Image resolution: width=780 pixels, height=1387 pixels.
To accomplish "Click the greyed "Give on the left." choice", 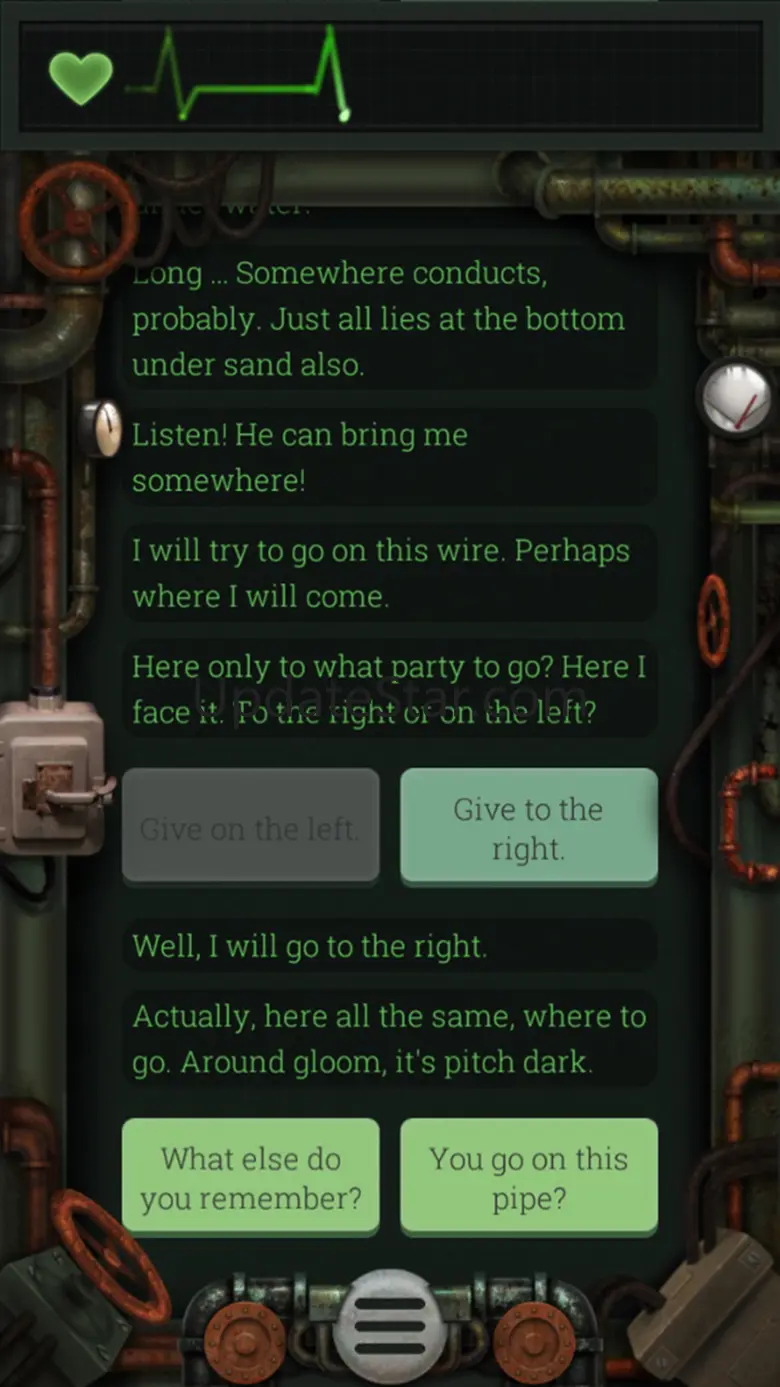I will pos(251,827).
